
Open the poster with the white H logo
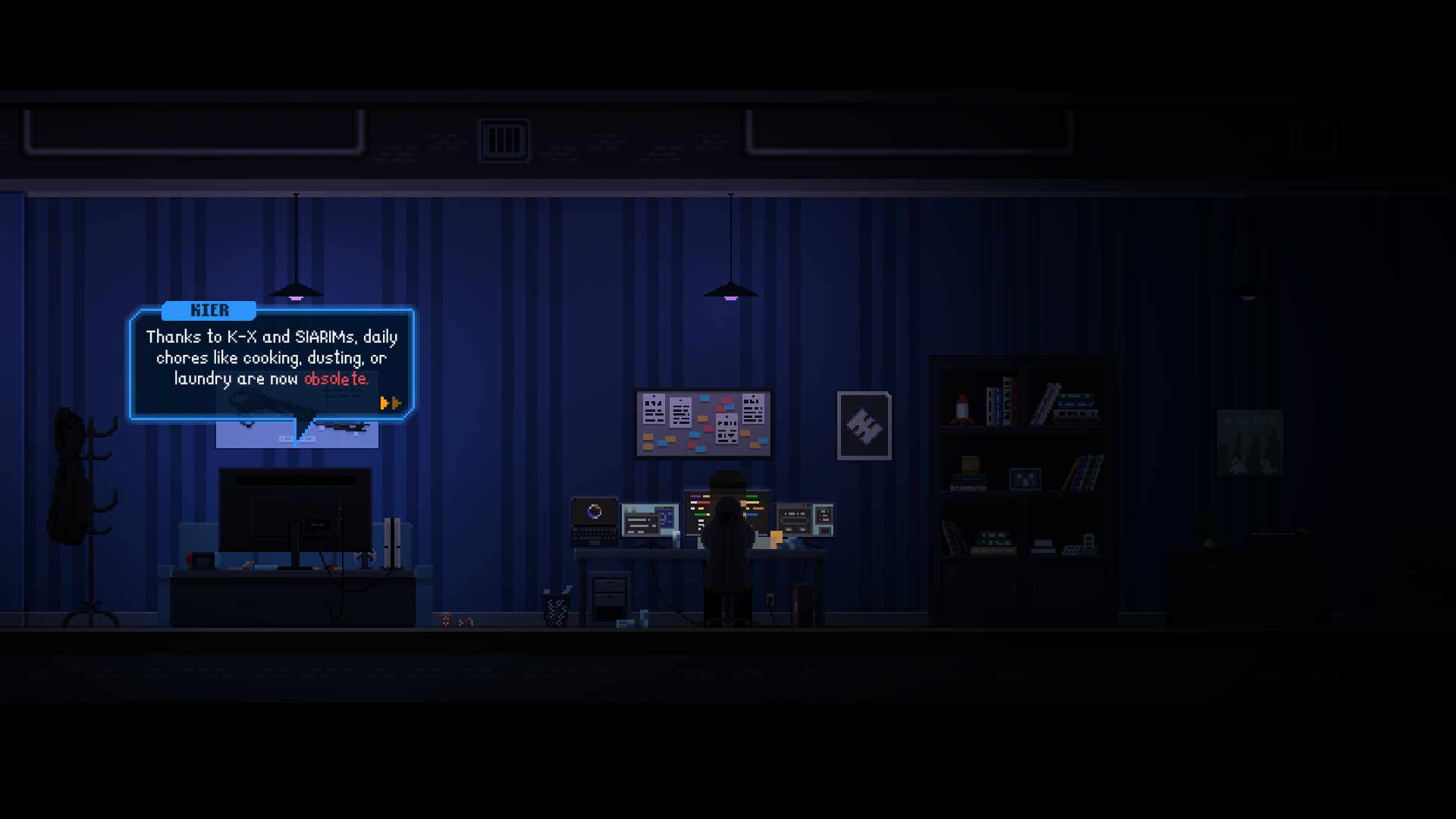[865, 426]
